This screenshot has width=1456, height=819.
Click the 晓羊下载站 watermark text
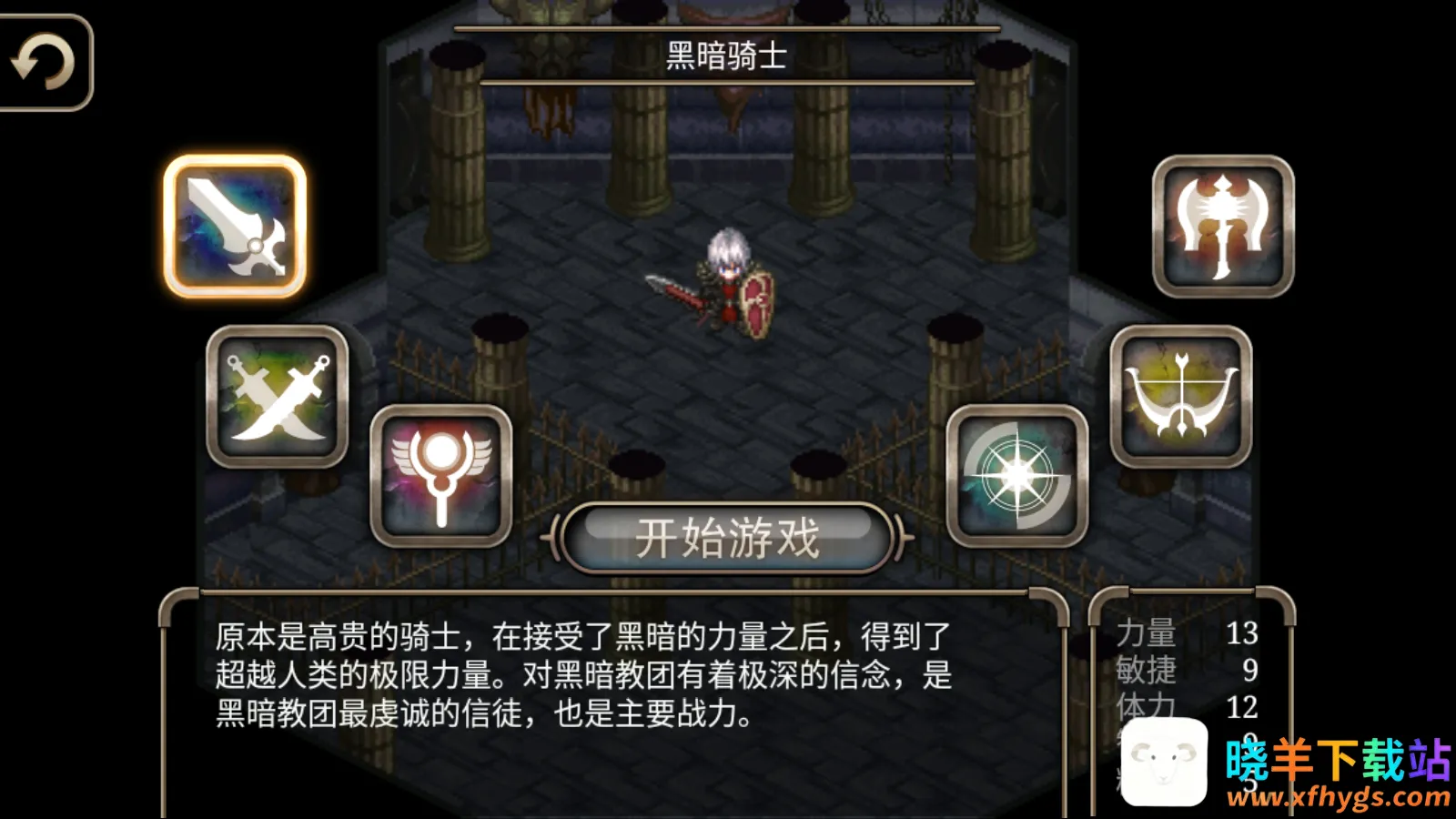[x=1333, y=756]
